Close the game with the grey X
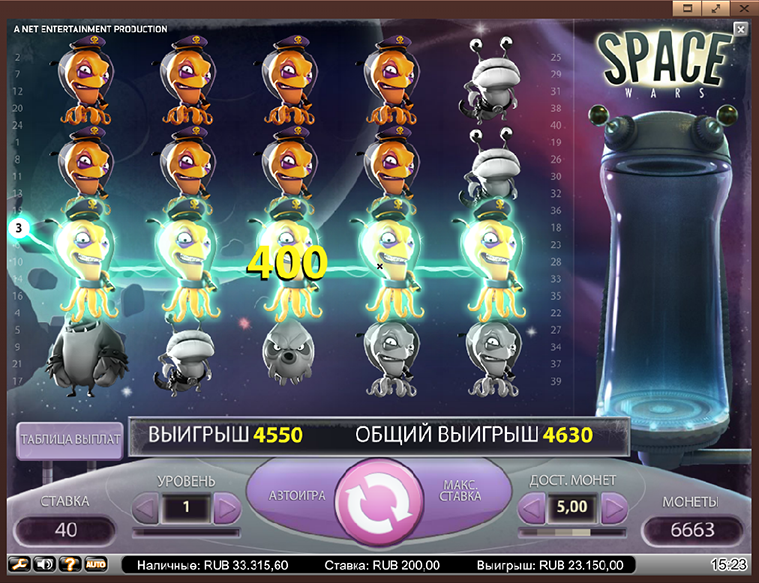The image size is (759, 583). [740, 29]
